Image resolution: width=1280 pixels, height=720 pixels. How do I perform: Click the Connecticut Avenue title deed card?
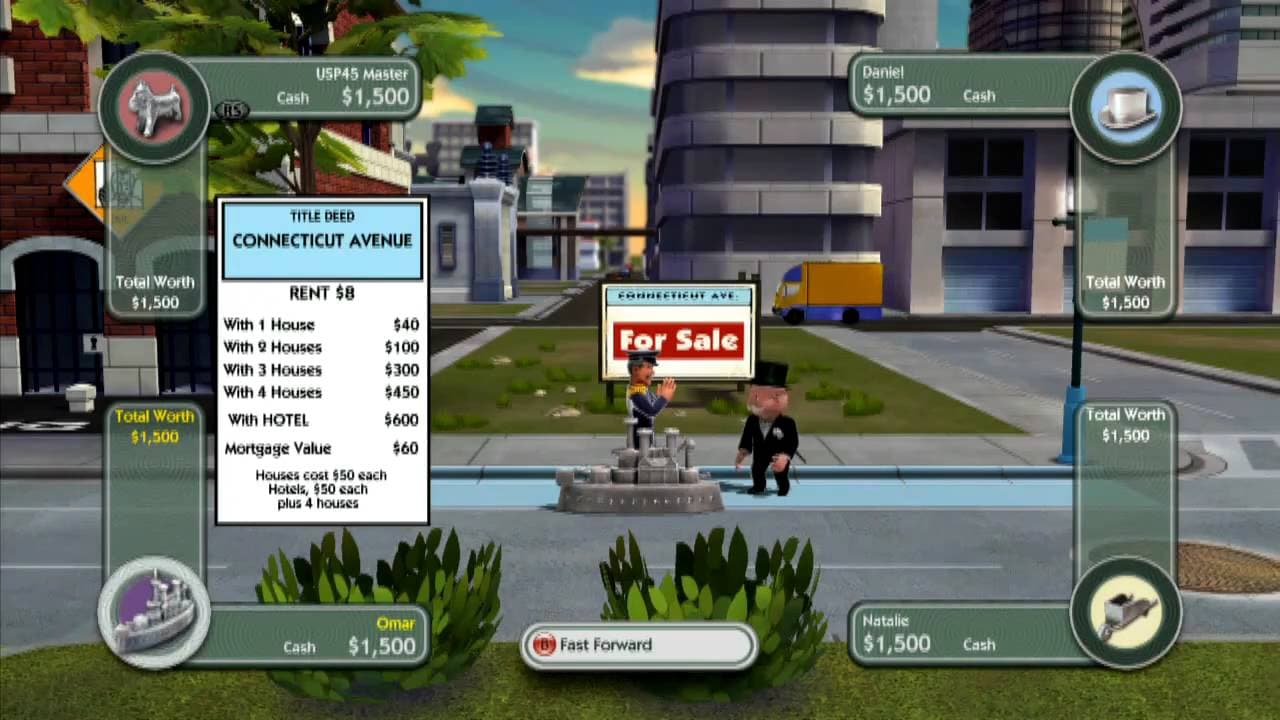[322, 360]
